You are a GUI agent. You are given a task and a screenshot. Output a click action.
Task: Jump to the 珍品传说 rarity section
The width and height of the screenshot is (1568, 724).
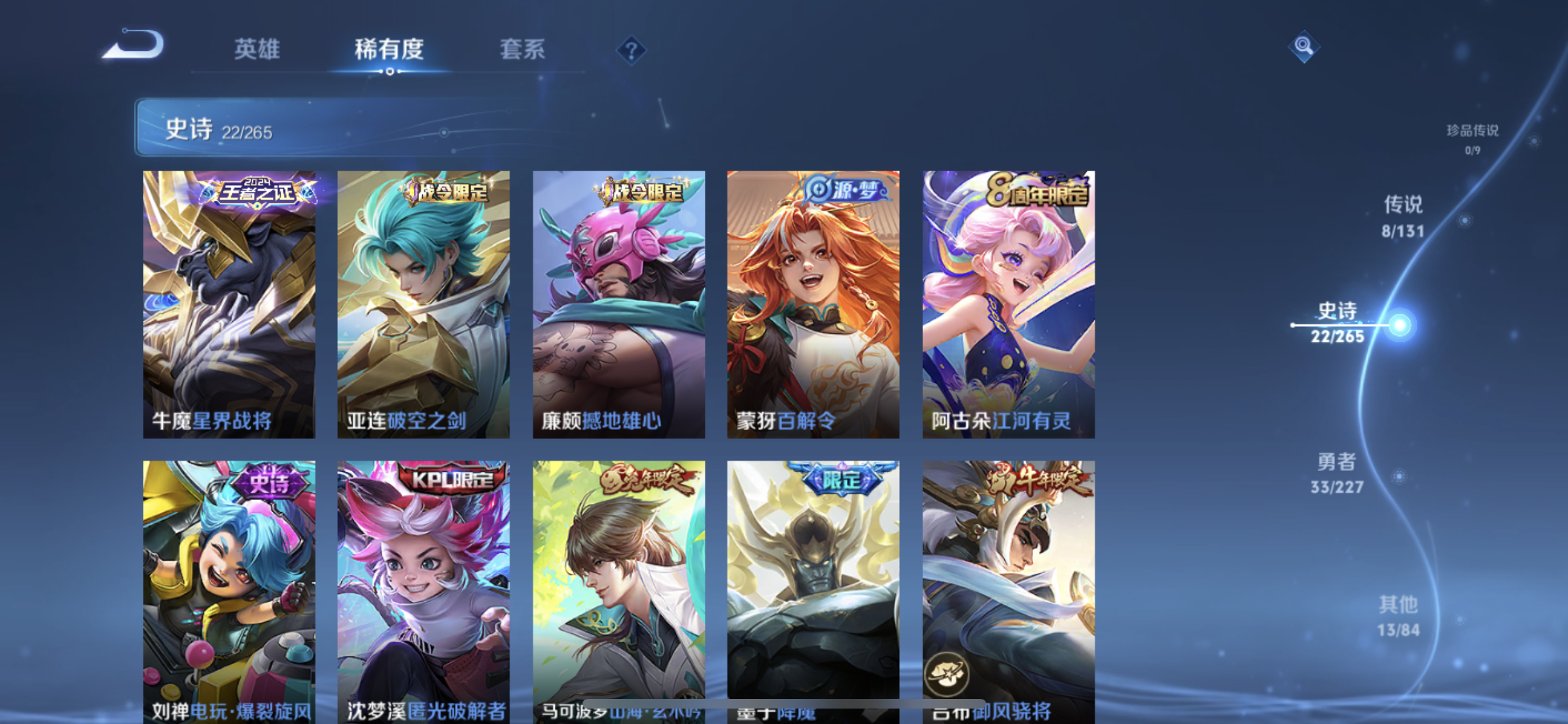point(1472,138)
